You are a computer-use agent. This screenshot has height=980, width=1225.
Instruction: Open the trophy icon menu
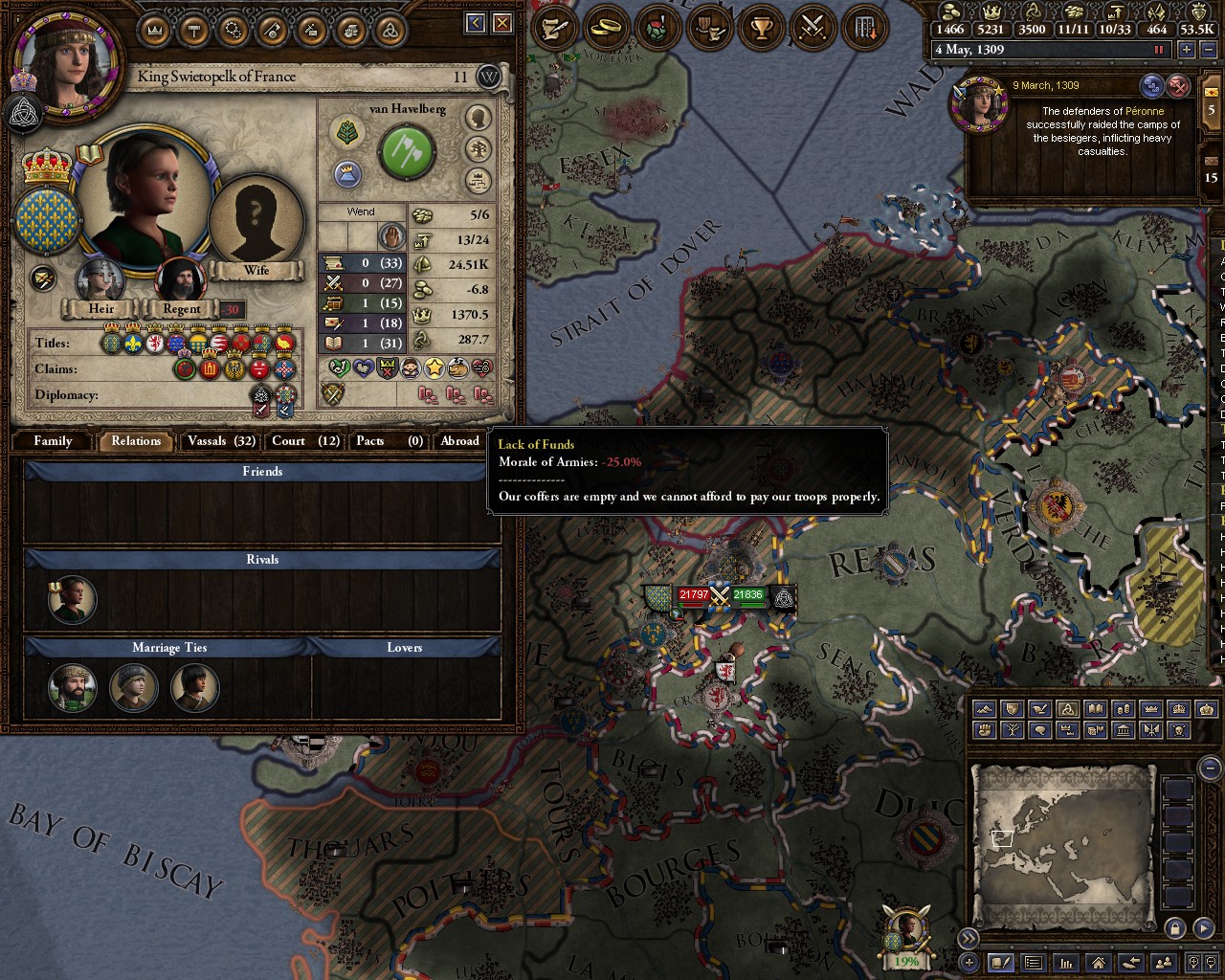[x=762, y=28]
